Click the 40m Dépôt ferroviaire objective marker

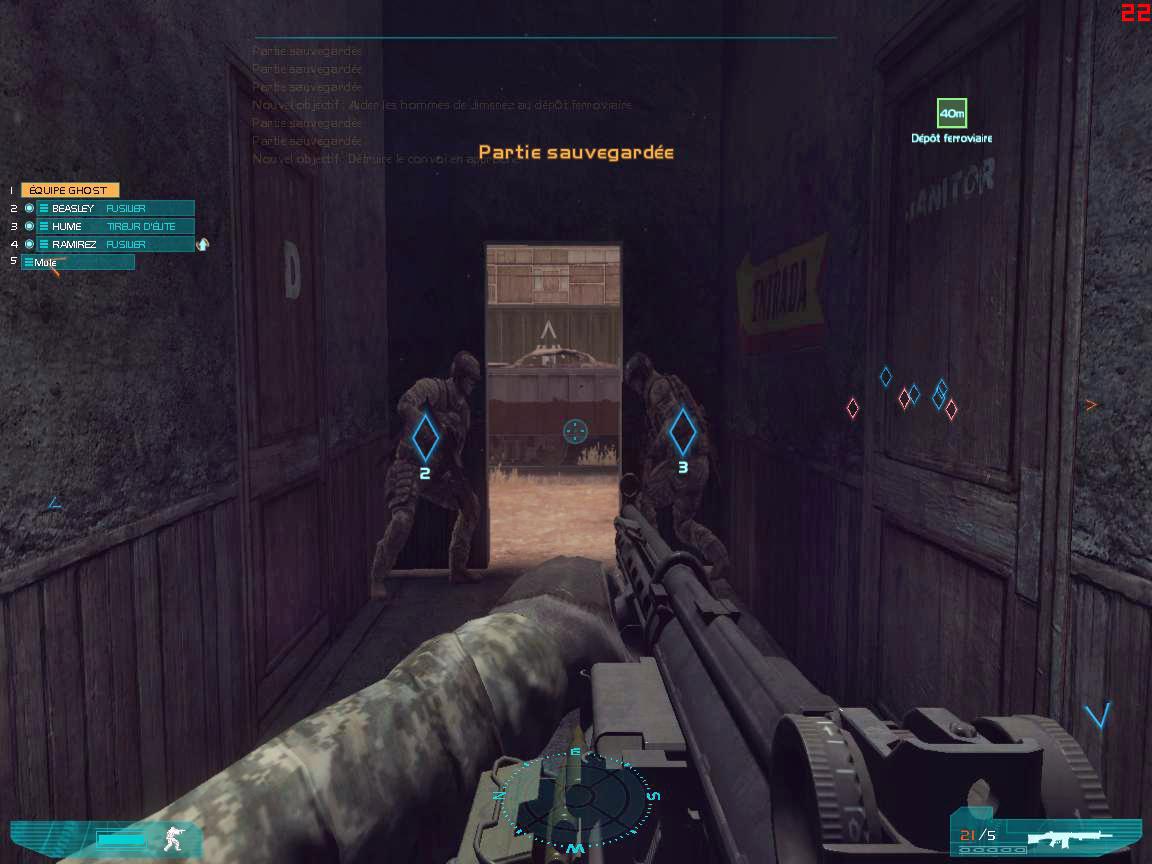tap(951, 114)
